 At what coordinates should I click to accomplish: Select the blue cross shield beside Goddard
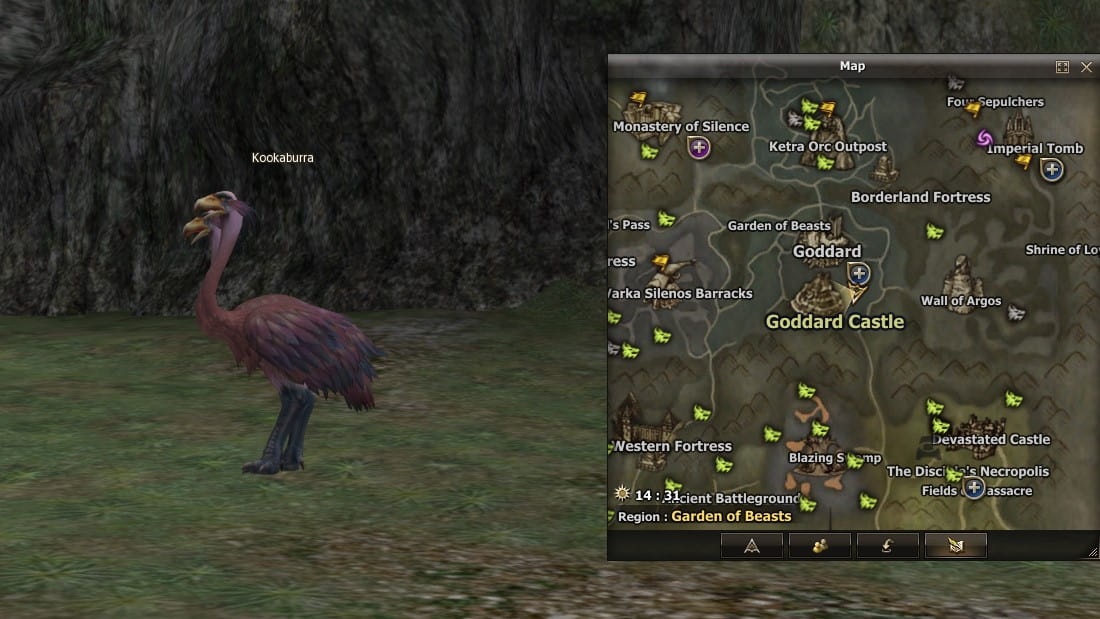(x=858, y=273)
